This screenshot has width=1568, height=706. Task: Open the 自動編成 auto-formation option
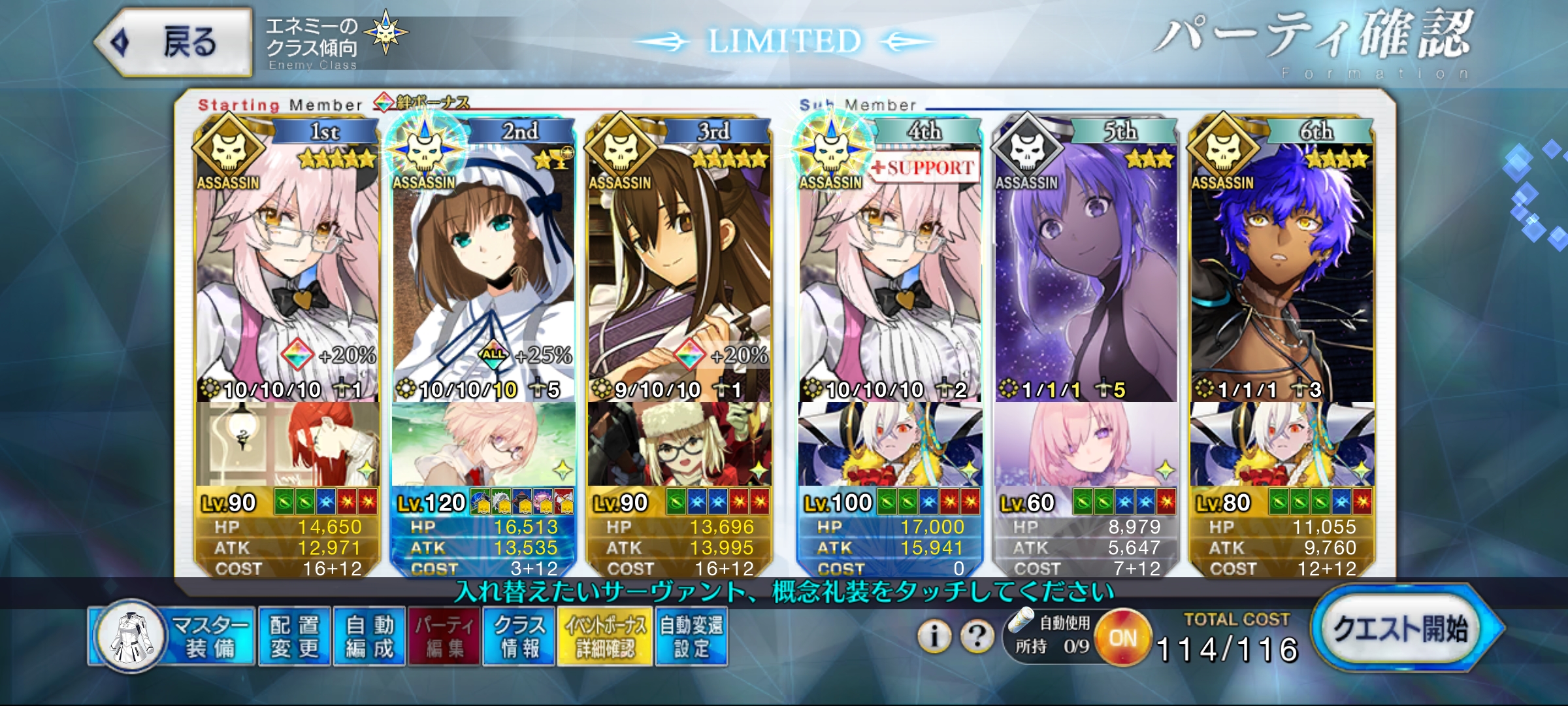(370, 636)
